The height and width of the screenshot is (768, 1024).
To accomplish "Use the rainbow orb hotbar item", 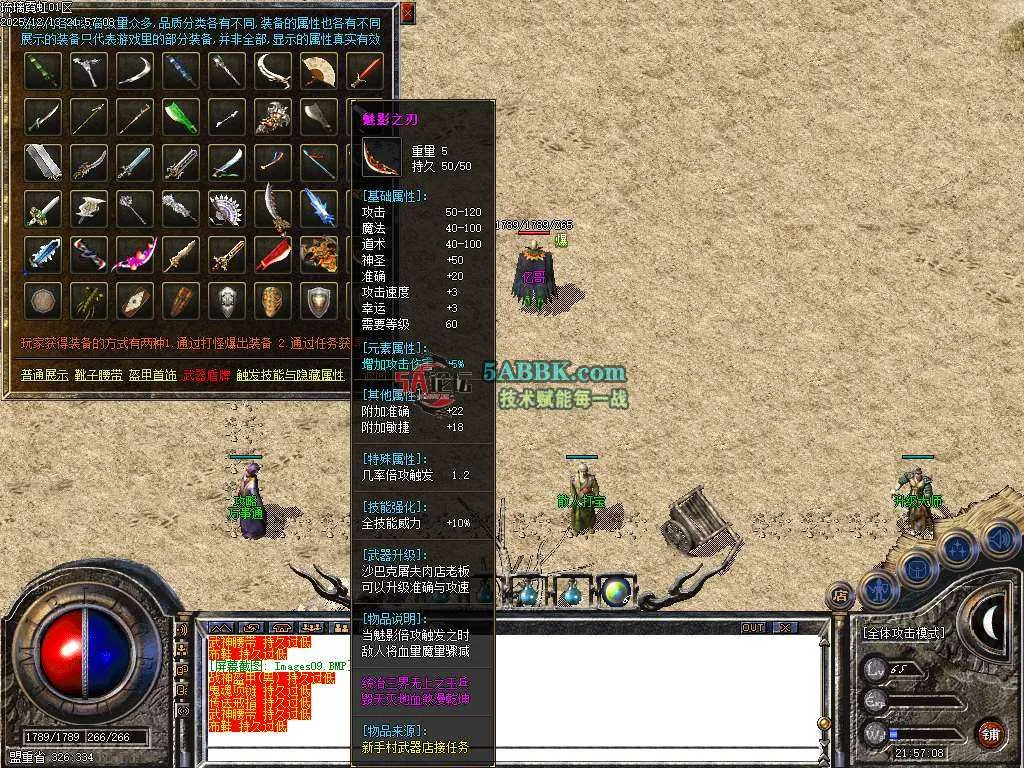I will click(x=617, y=591).
